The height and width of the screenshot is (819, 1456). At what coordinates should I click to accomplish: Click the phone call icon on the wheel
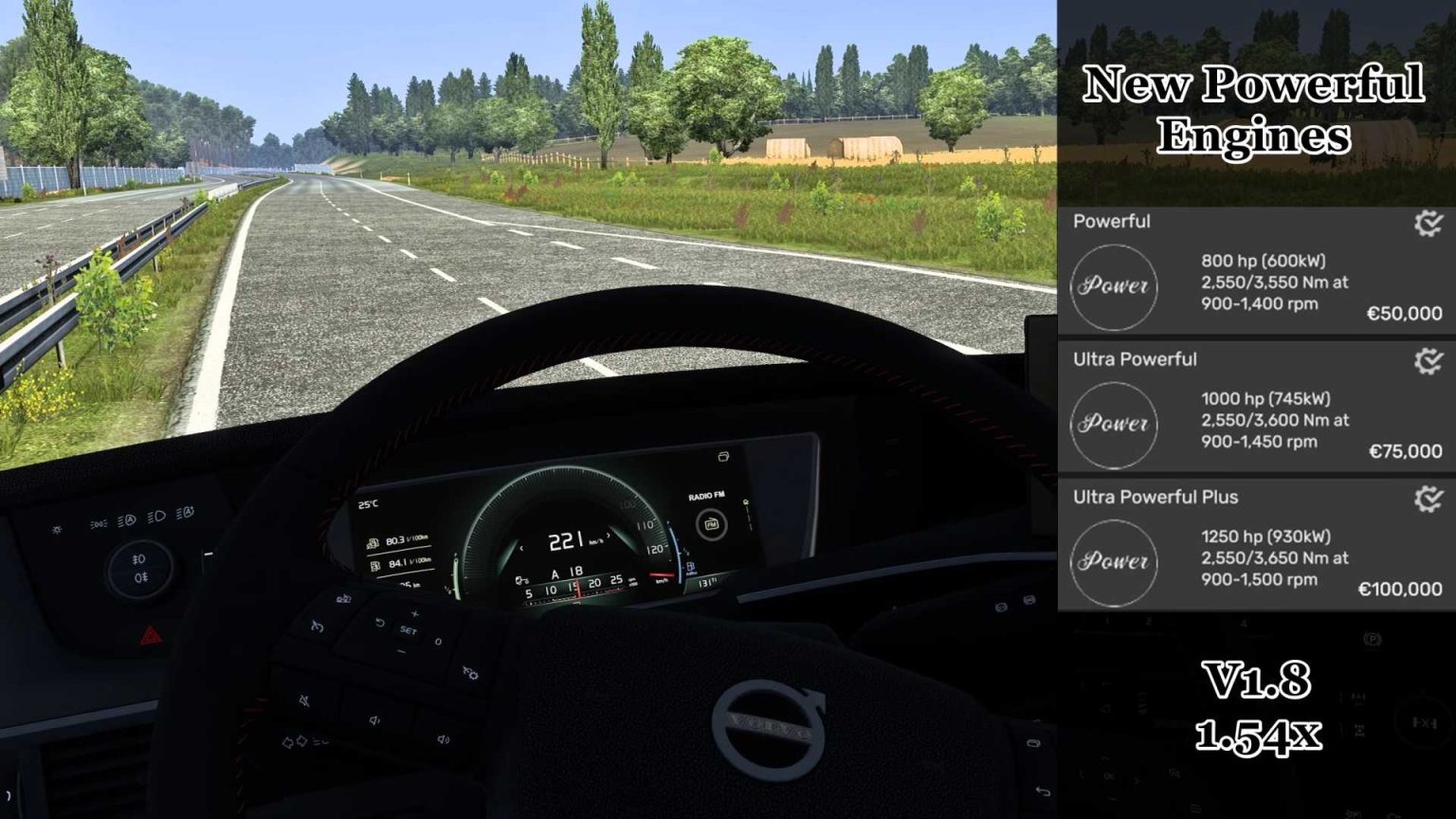[318, 626]
